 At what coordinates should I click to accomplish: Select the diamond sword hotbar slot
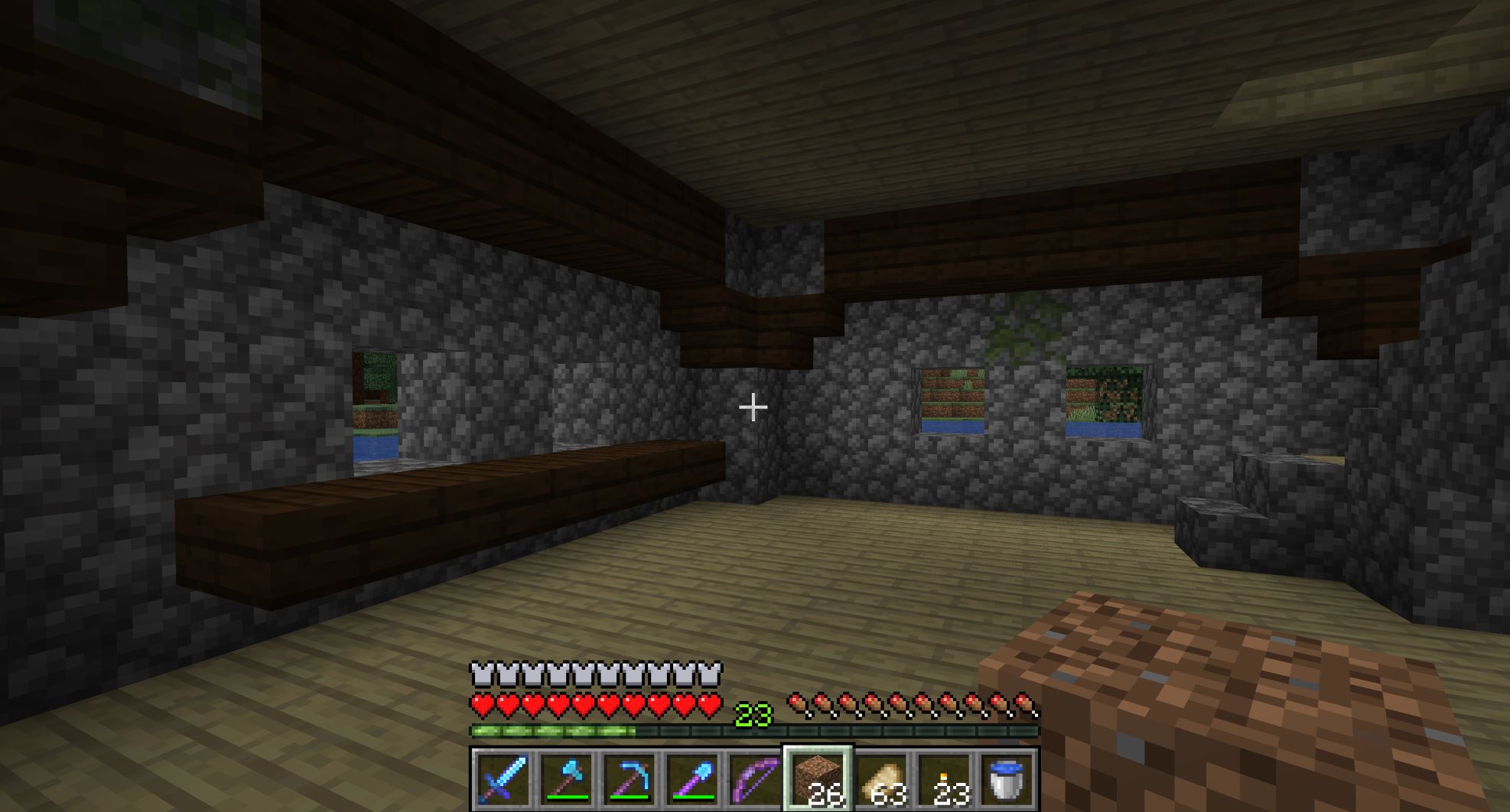tap(502, 779)
